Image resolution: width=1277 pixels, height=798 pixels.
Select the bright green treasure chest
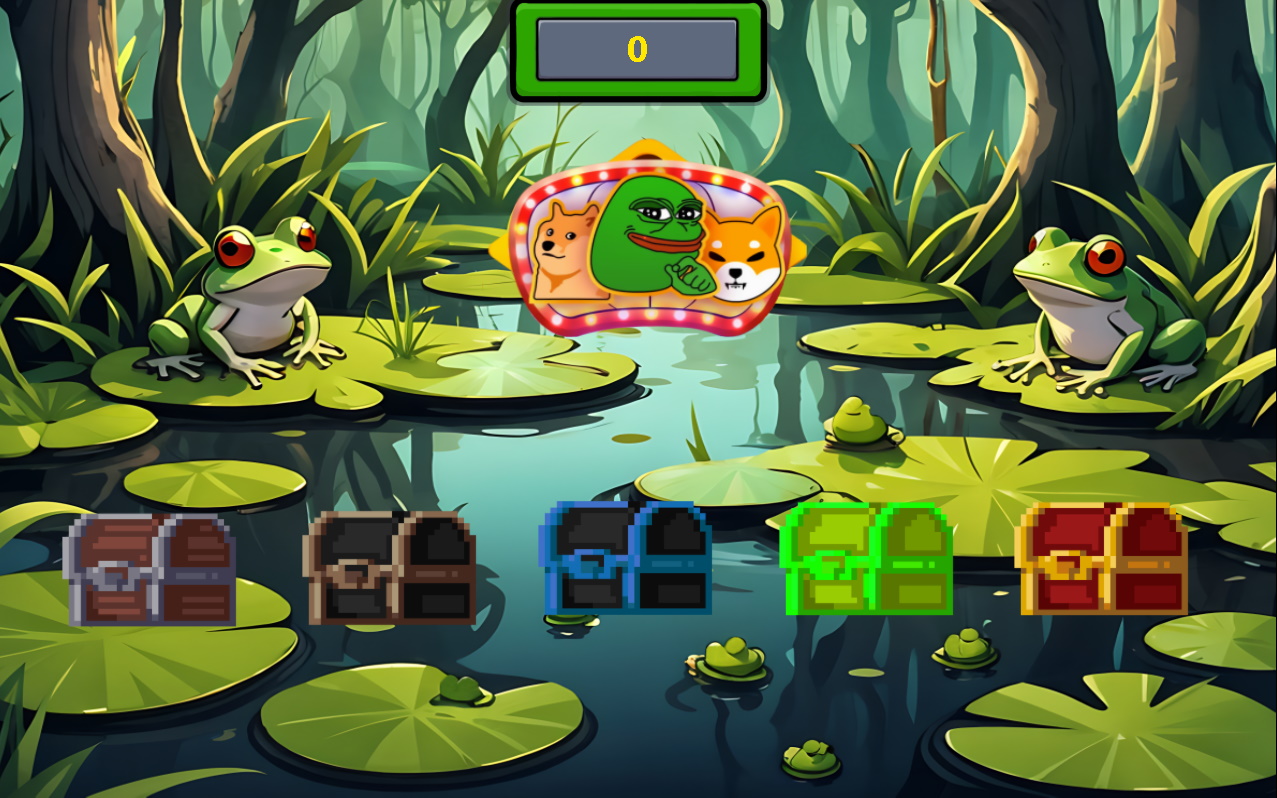click(866, 559)
